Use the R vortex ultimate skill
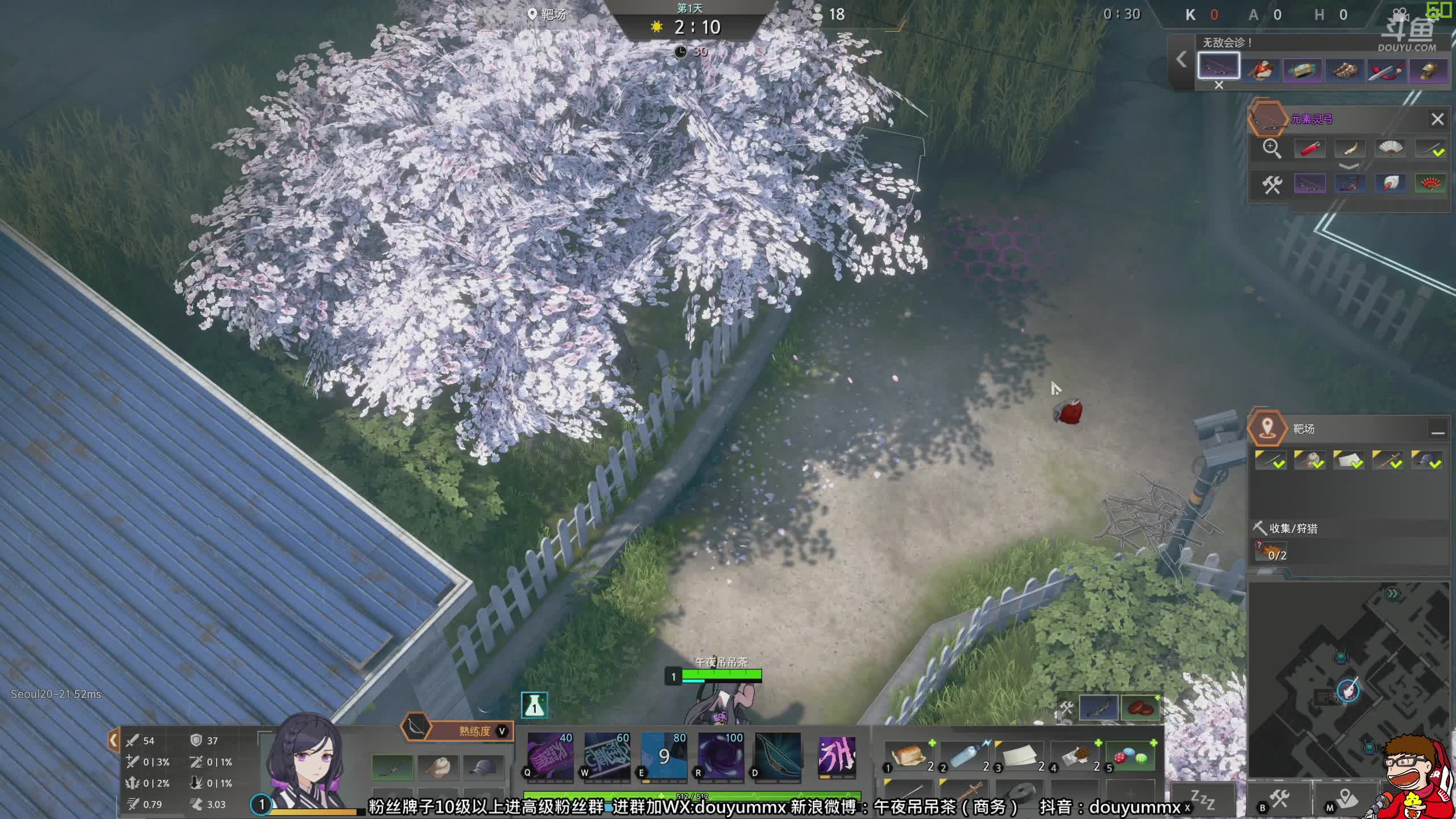1456x819 pixels. coord(721,756)
